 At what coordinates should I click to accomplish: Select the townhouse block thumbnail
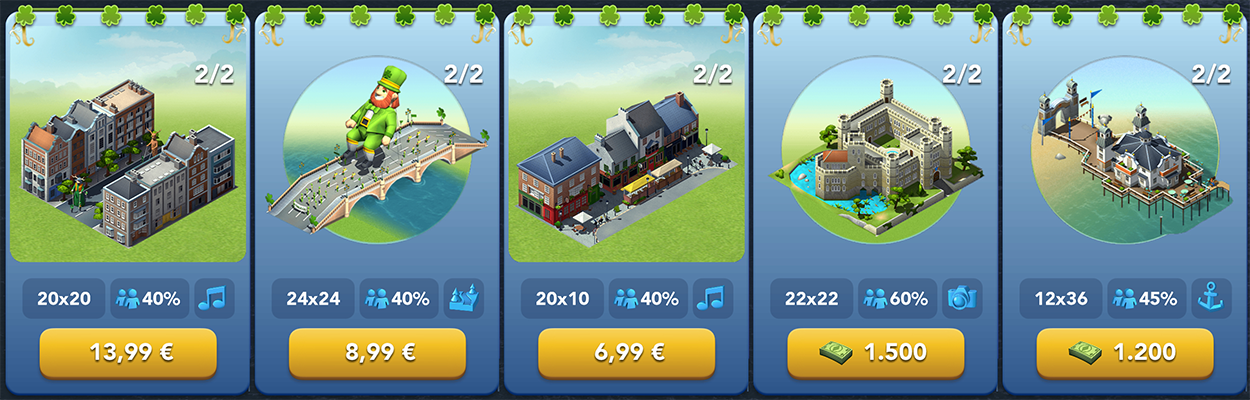(128, 160)
